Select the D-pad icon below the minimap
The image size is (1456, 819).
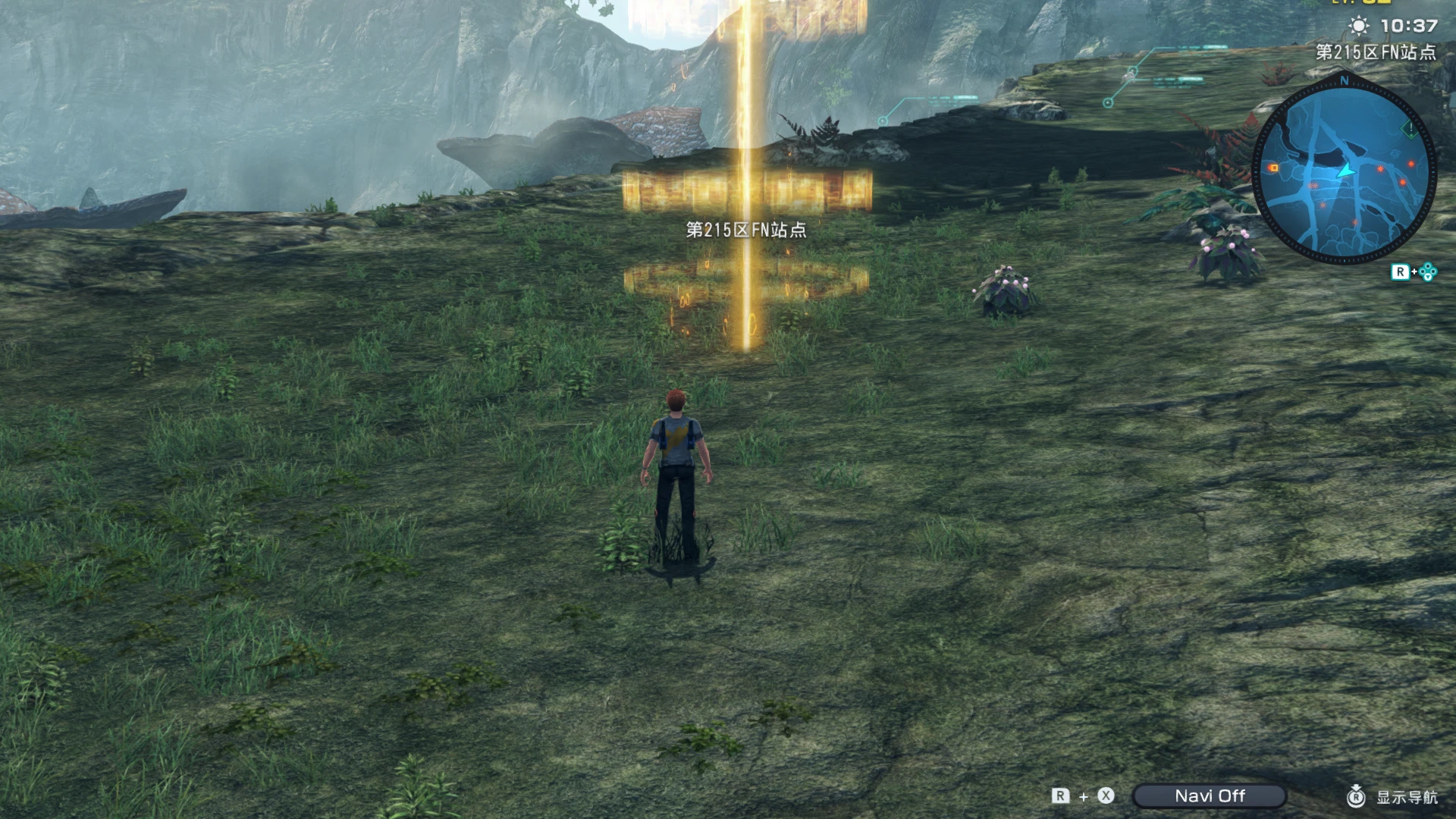(1427, 272)
